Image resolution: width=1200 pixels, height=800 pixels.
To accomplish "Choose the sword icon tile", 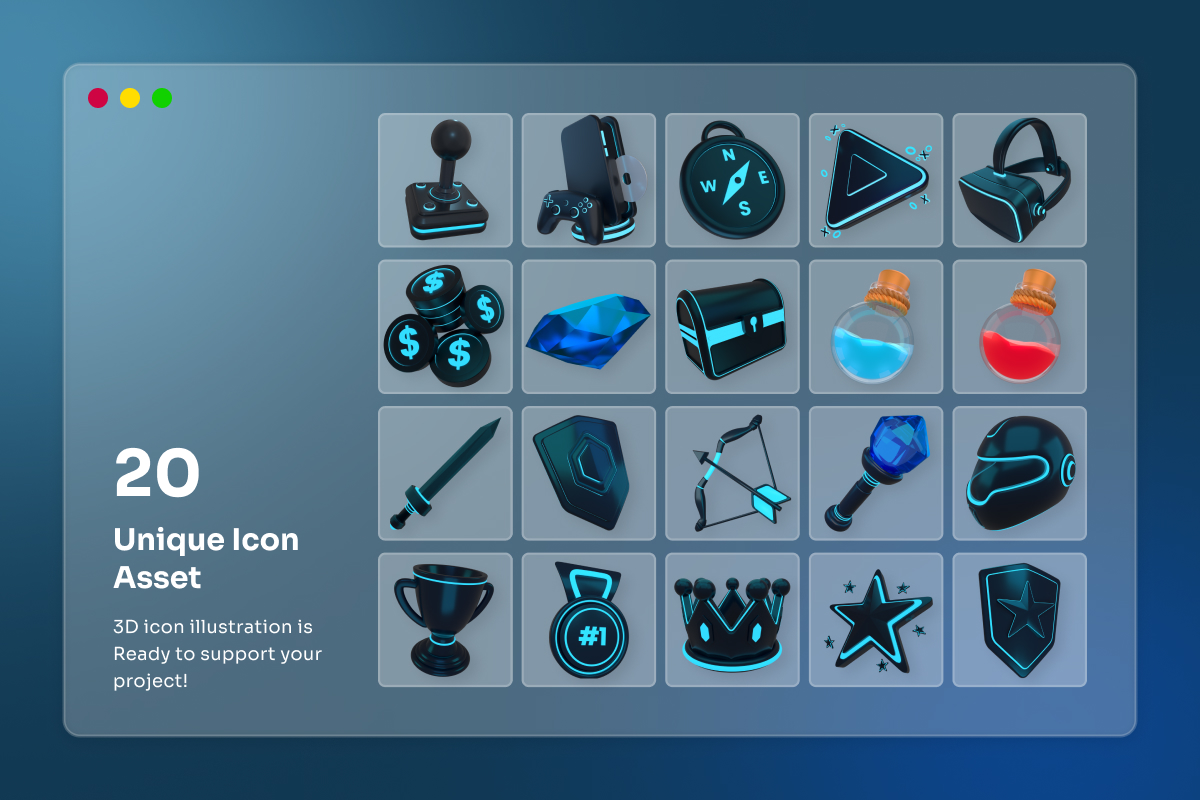I will (x=445, y=473).
